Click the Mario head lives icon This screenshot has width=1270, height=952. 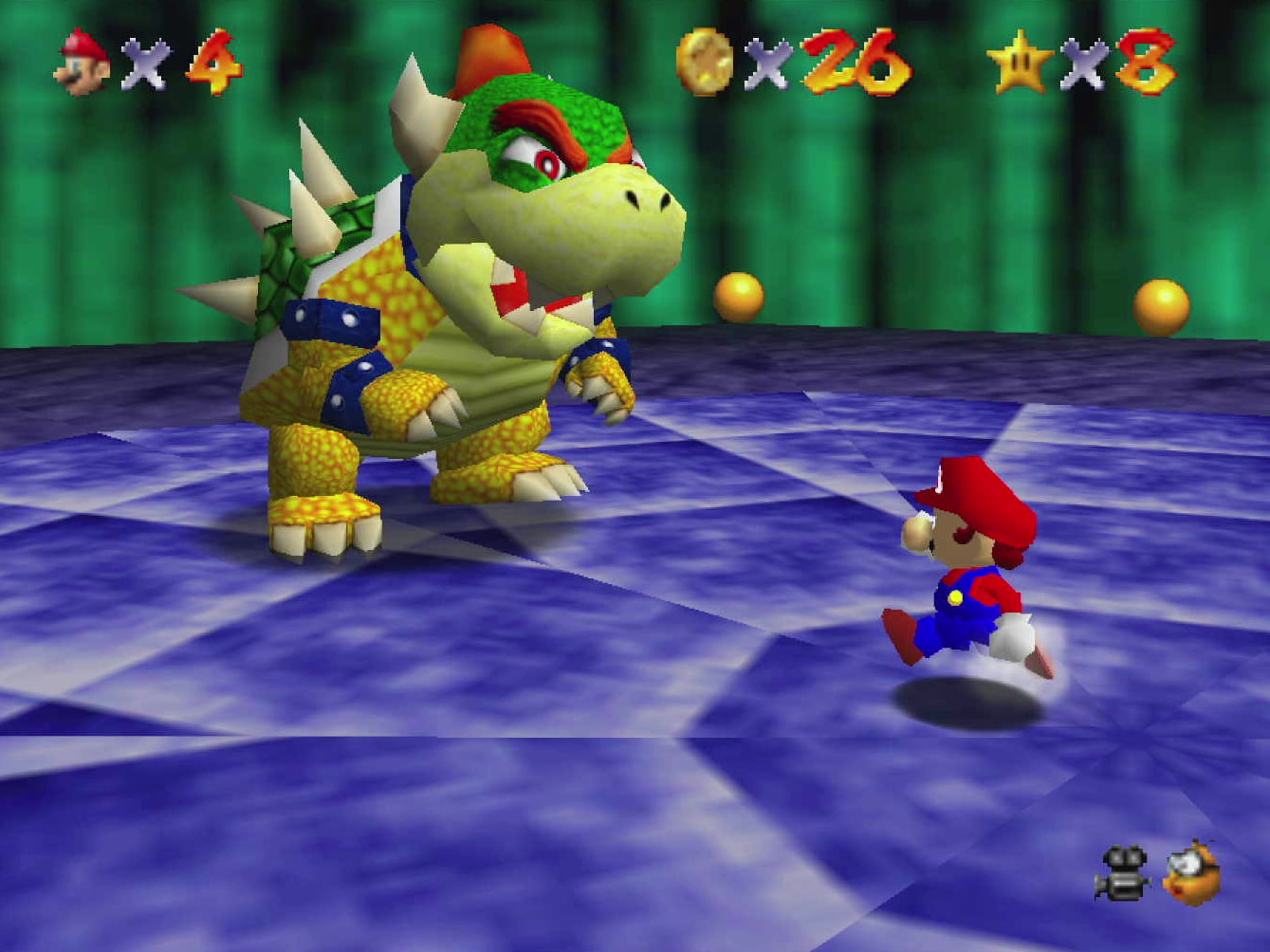(x=84, y=62)
